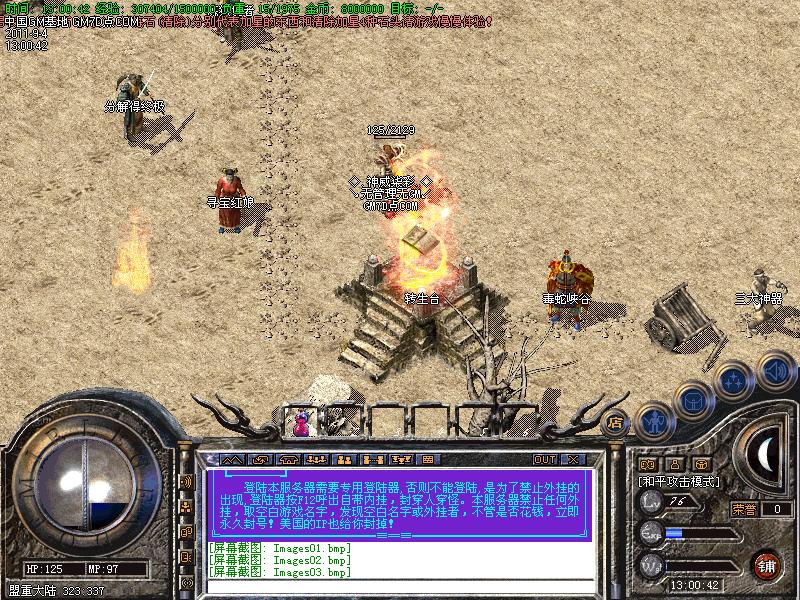This screenshot has width=800, height=600.
Task: Toggle sound with the speaker icon
Action: click(x=774, y=371)
